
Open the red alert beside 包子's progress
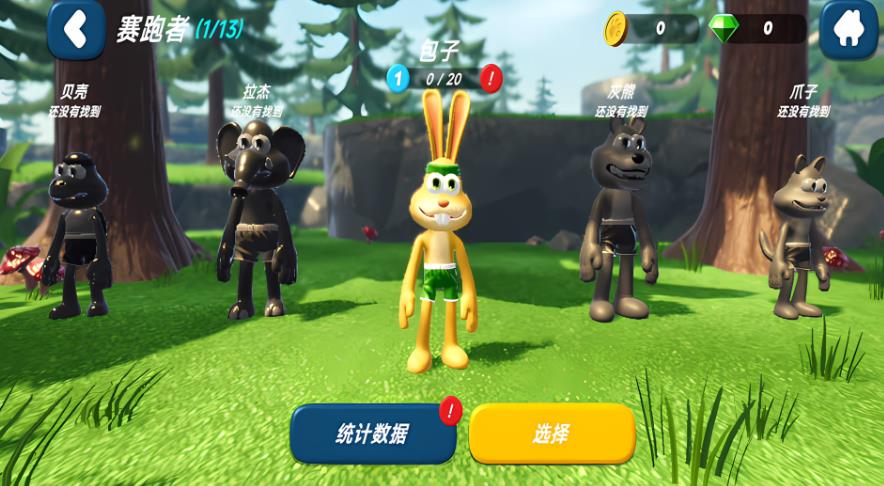click(x=490, y=78)
